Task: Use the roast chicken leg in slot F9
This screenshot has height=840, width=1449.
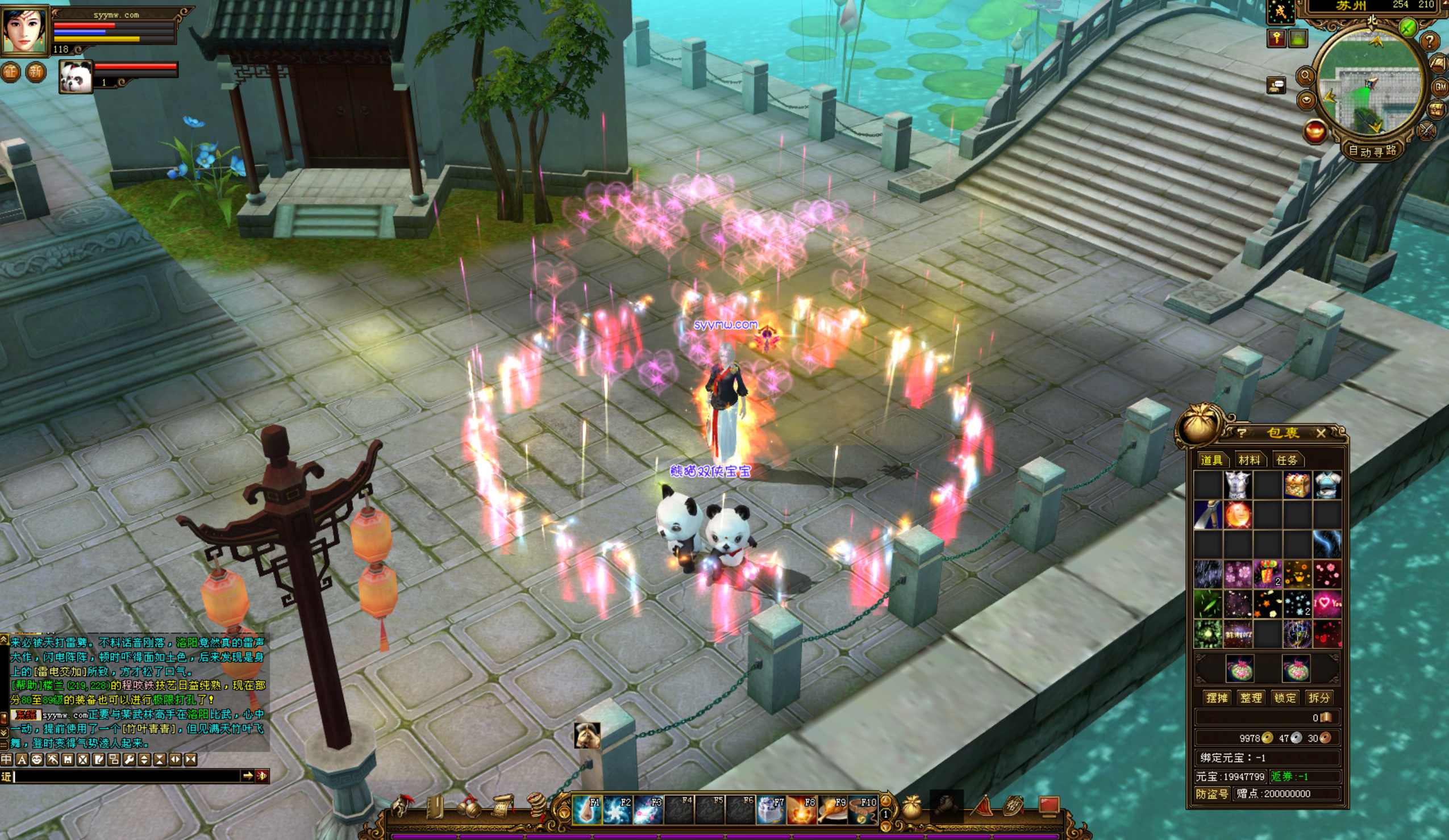Action: click(x=832, y=809)
